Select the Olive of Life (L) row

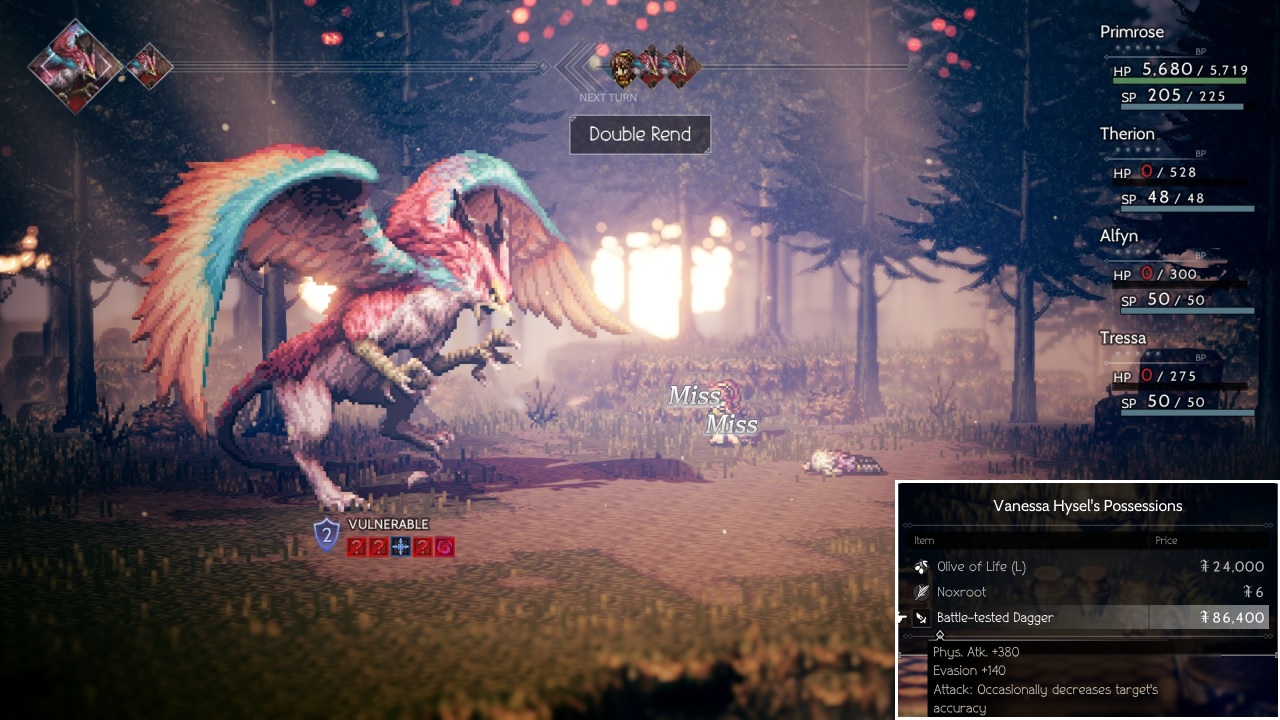pyautogui.click(x=1088, y=567)
